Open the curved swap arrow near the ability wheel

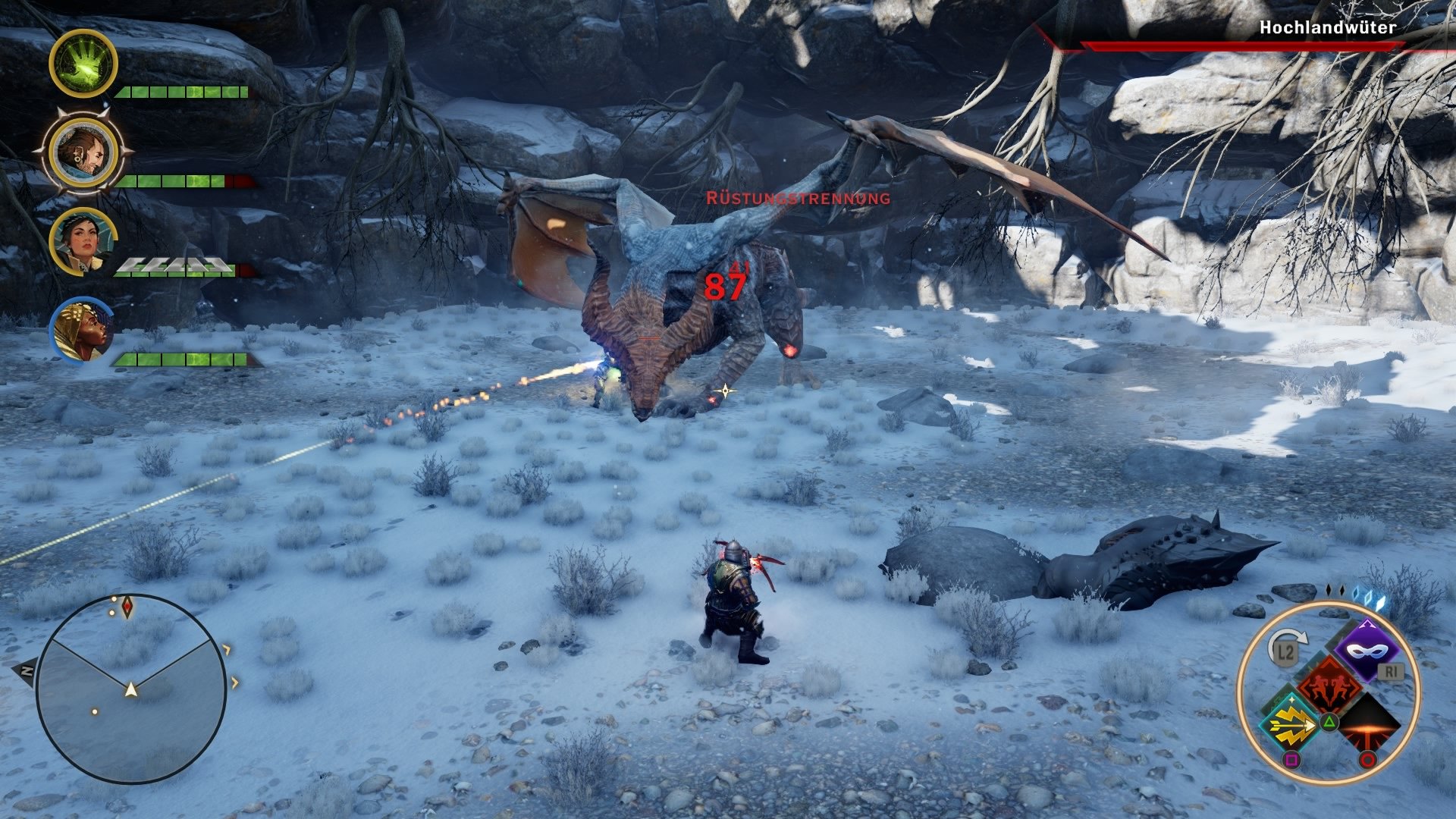tap(1291, 637)
